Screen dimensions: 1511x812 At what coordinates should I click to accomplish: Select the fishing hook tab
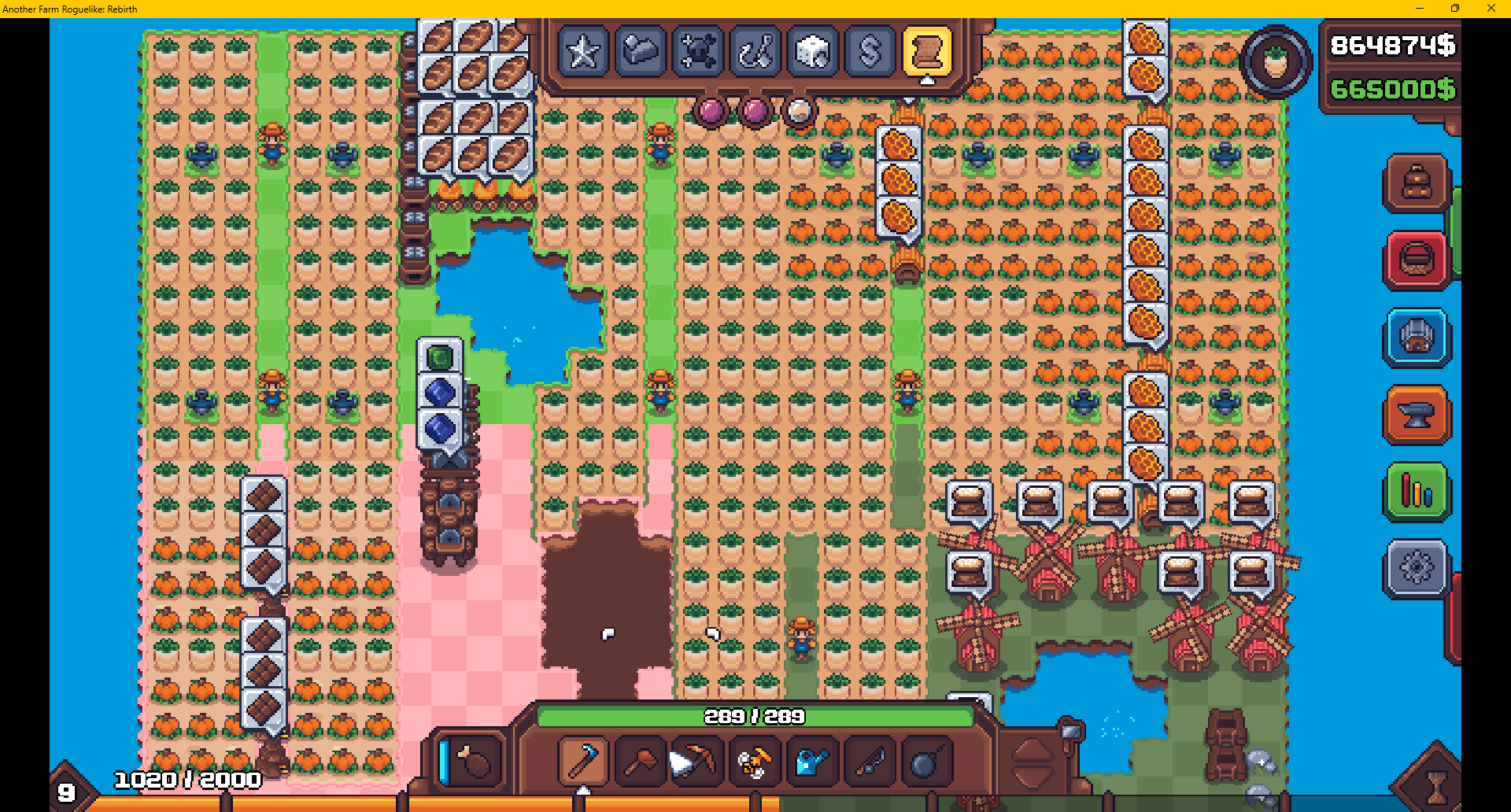pyautogui.click(x=755, y=52)
